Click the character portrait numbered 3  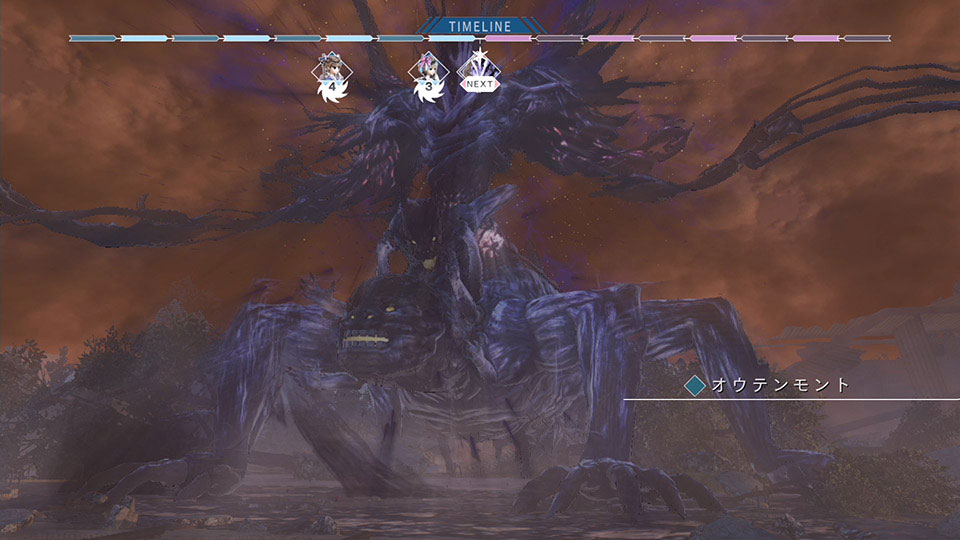coord(428,72)
